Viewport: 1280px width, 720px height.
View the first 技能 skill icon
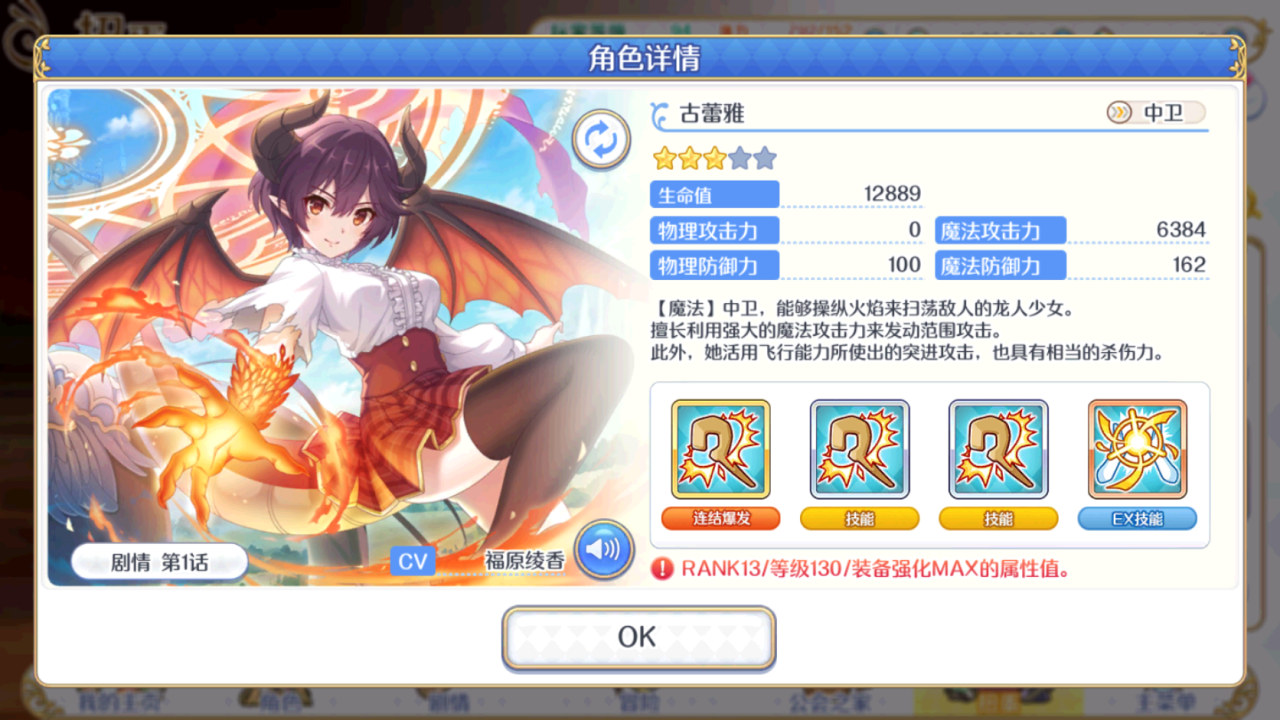tap(859, 449)
